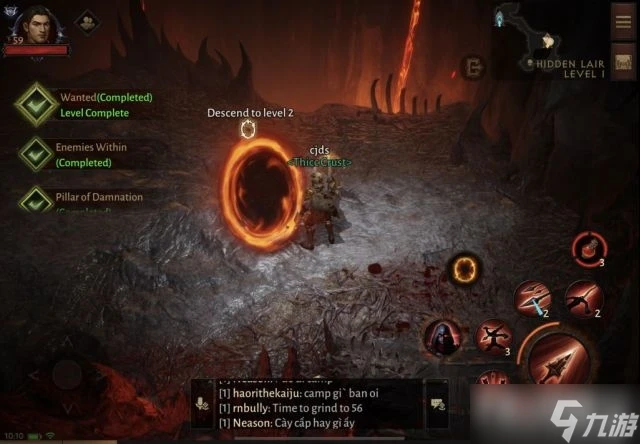The width and height of the screenshot is (640, 444).
Task: Open the quick chat bubble button
Action: 437,405
